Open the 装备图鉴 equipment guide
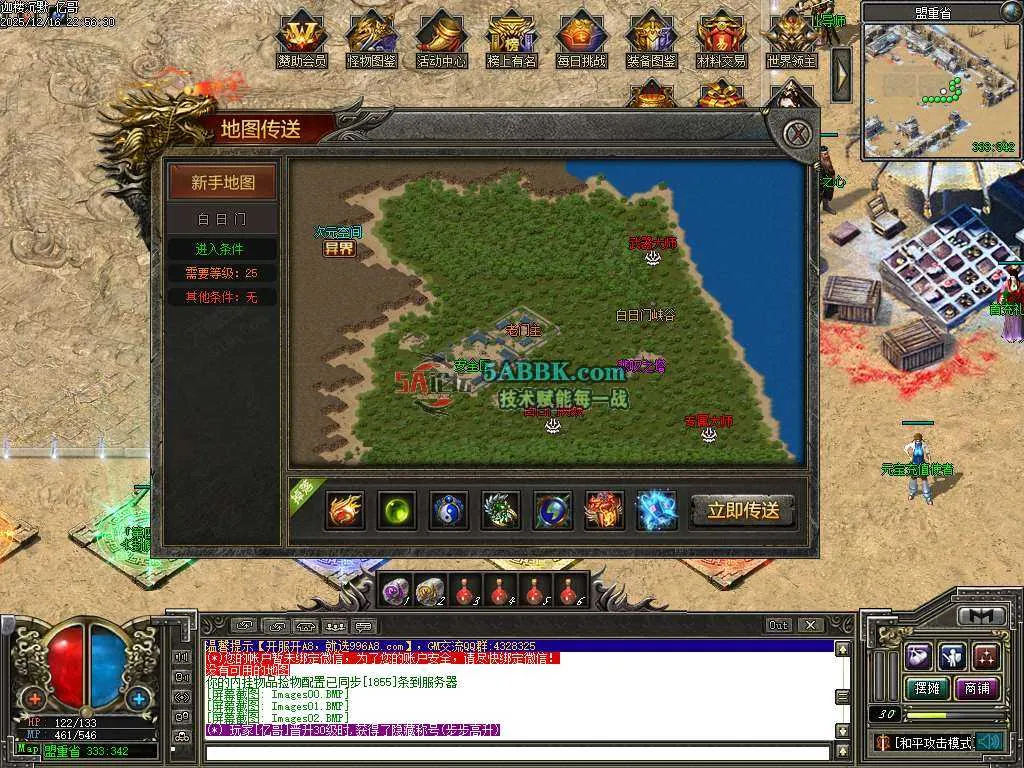 652,38
